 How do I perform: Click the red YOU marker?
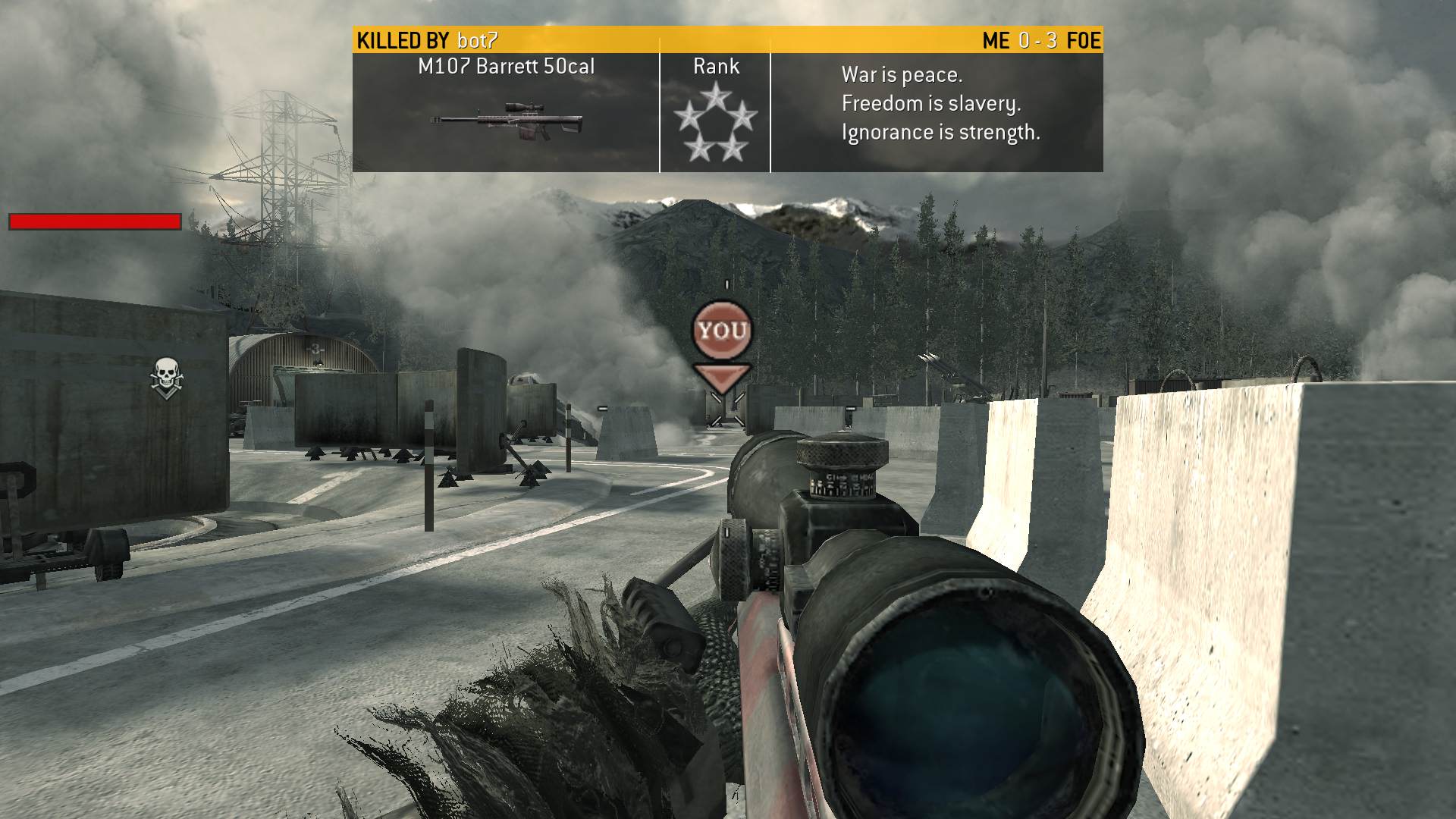(721, 331)
